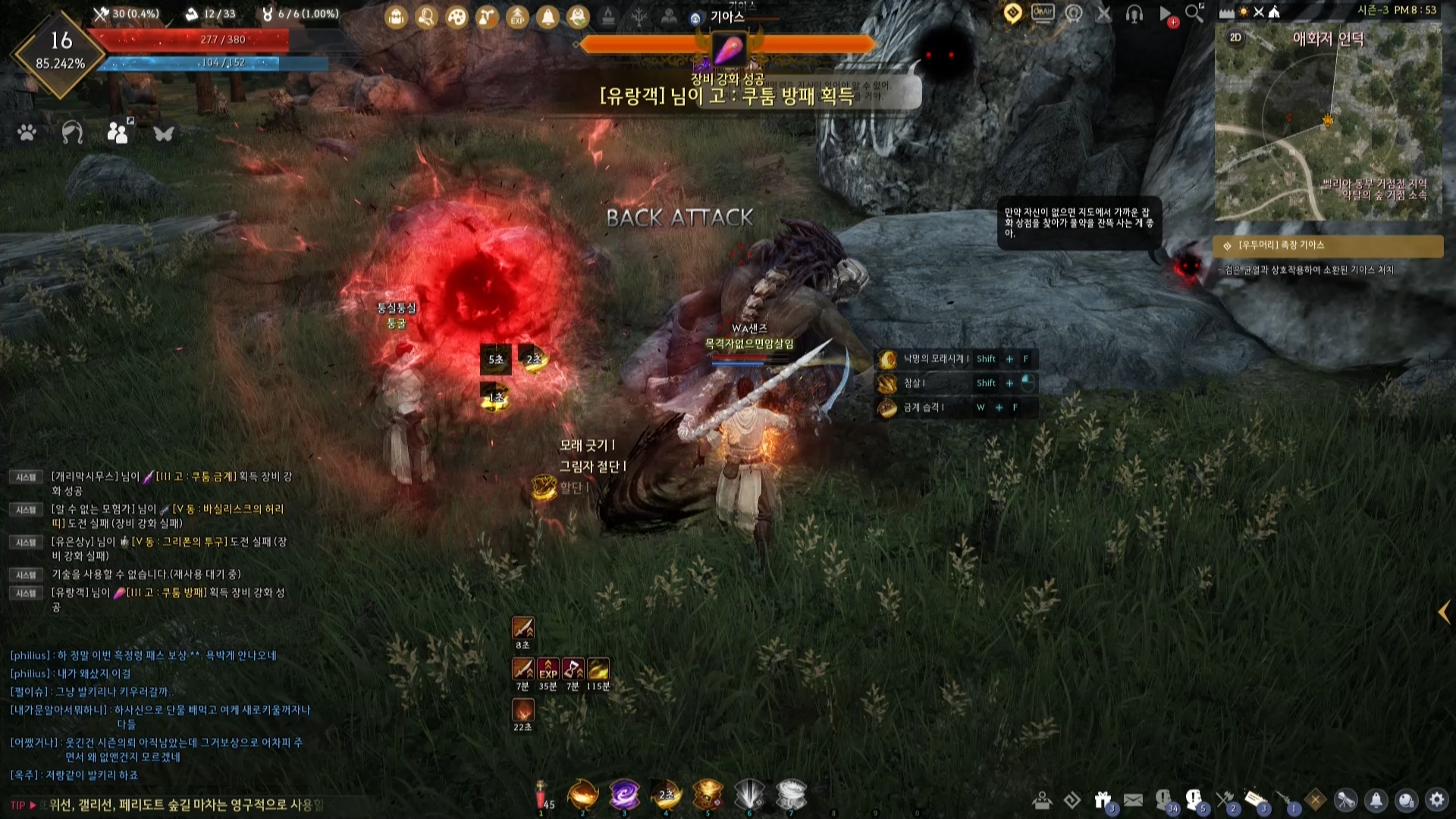Activate the orange swirl skill in hotbar slot 2
Screen dimensions: 1456x819
(583, 795)
